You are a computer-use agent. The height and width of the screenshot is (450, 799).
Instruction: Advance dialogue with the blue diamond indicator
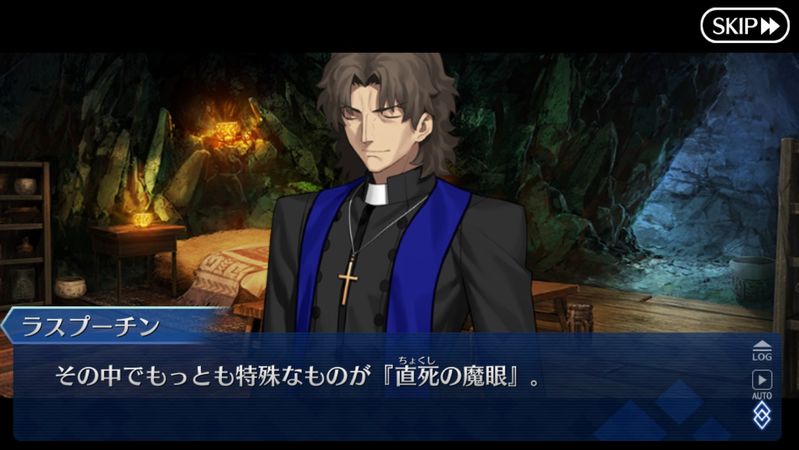pos(762,415)
